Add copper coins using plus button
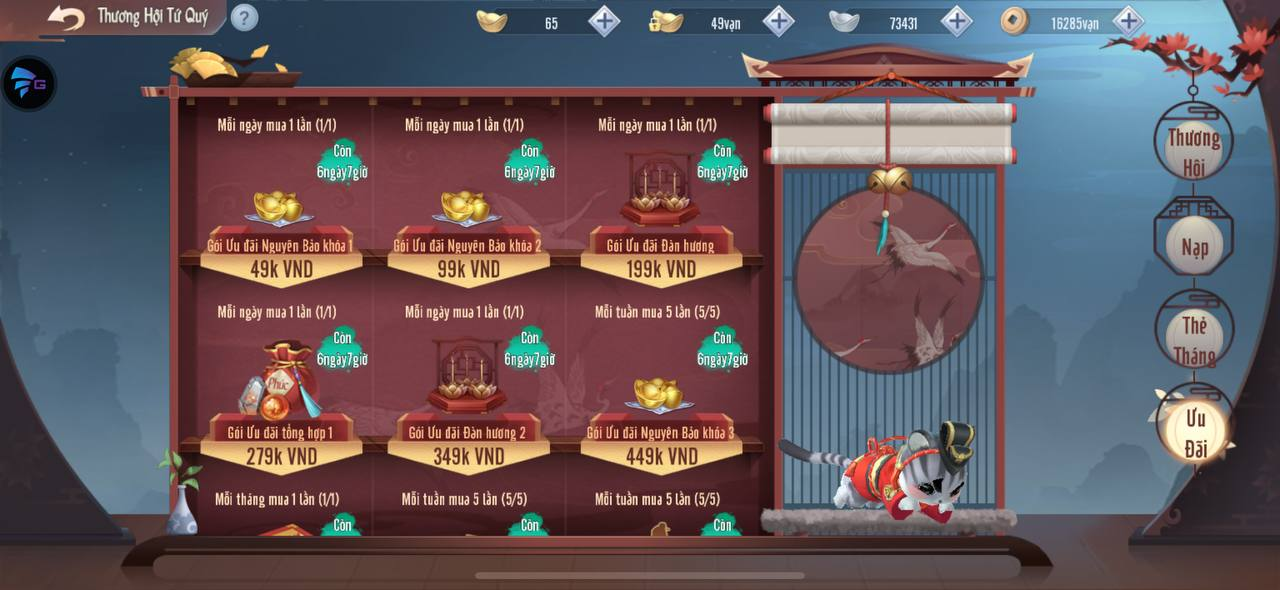The height and width of the screenshot is (590, 1280). [1128, 21]
